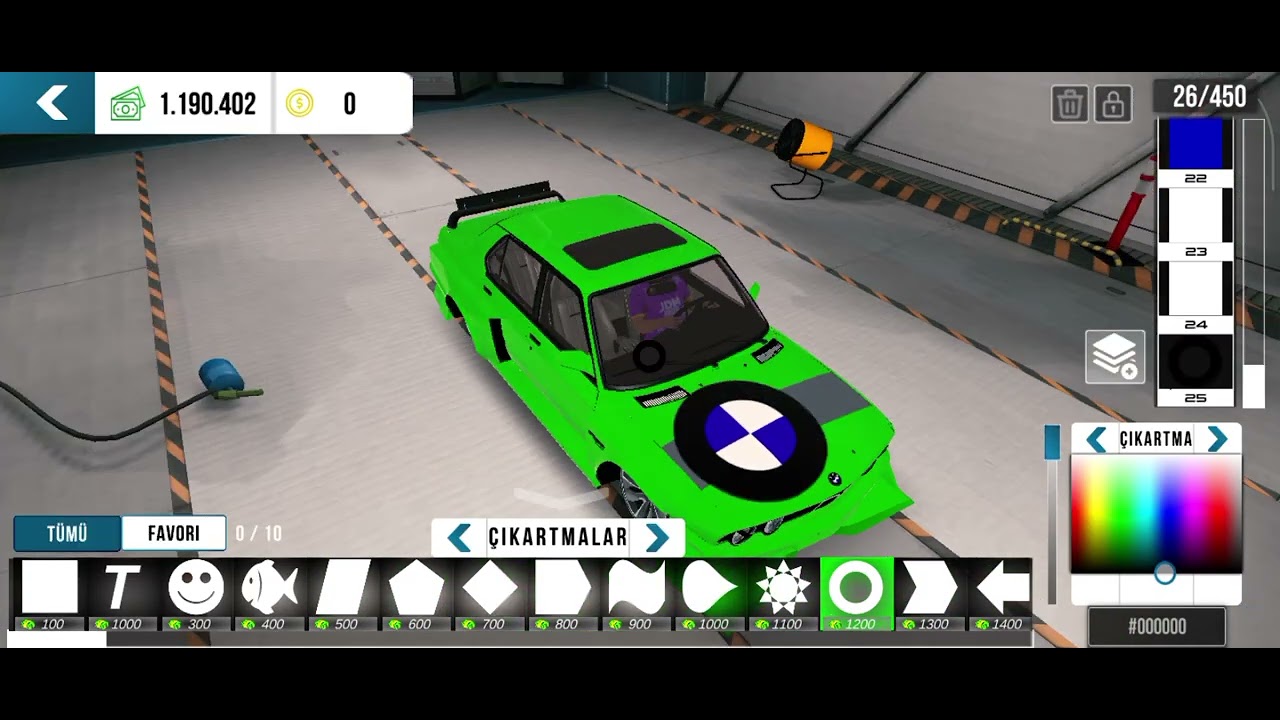Choose the letter T text decal
The width and height of the screenshot is (1280, 720).
[123, 587]
